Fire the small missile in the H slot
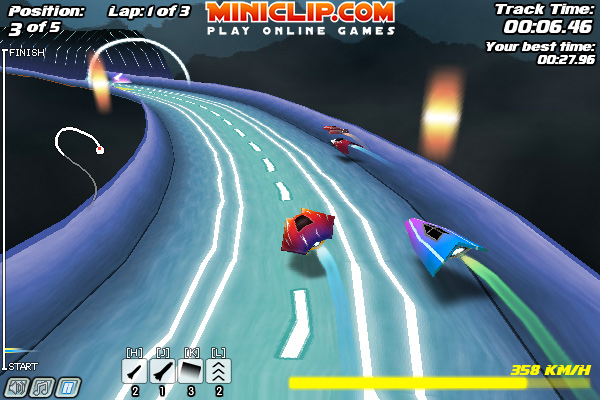This screenshot has width=600, height=400. coord(134,371)
